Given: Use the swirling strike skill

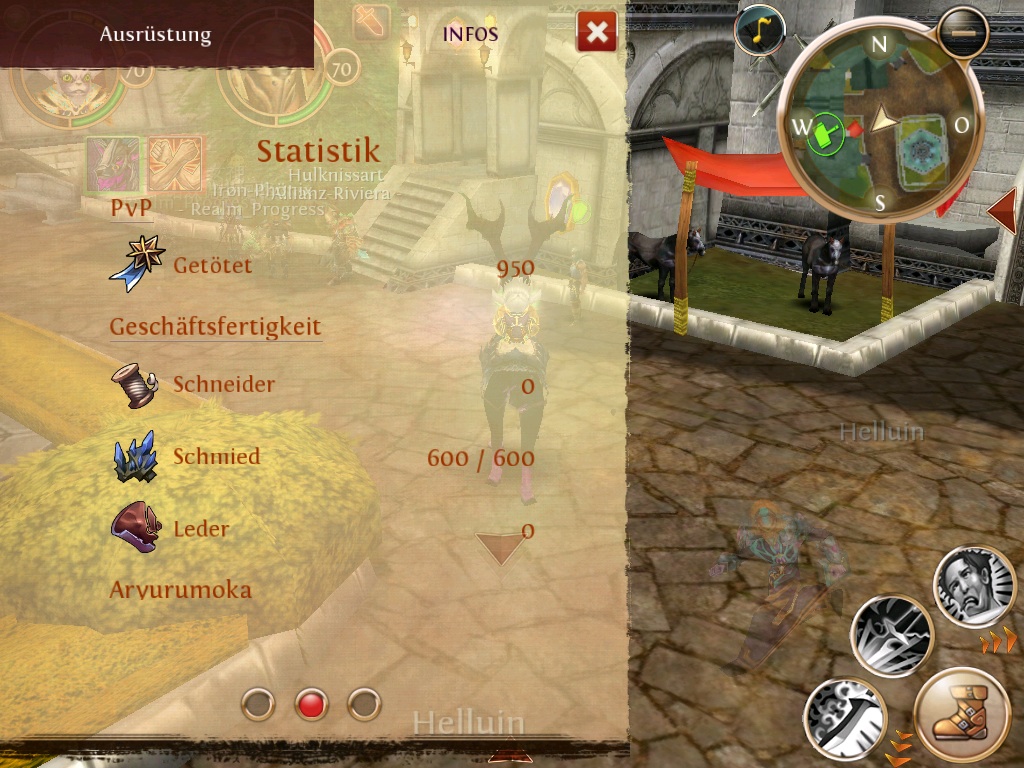Looking at the screenshot, I should click(x=845, y=718).
